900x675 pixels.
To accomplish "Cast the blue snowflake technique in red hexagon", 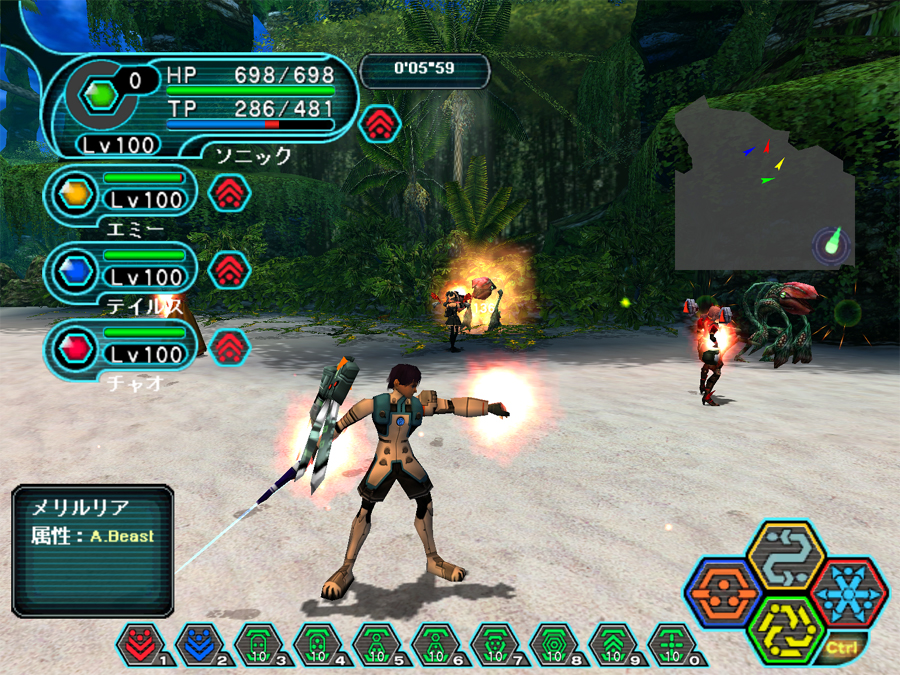I will 848,593.
